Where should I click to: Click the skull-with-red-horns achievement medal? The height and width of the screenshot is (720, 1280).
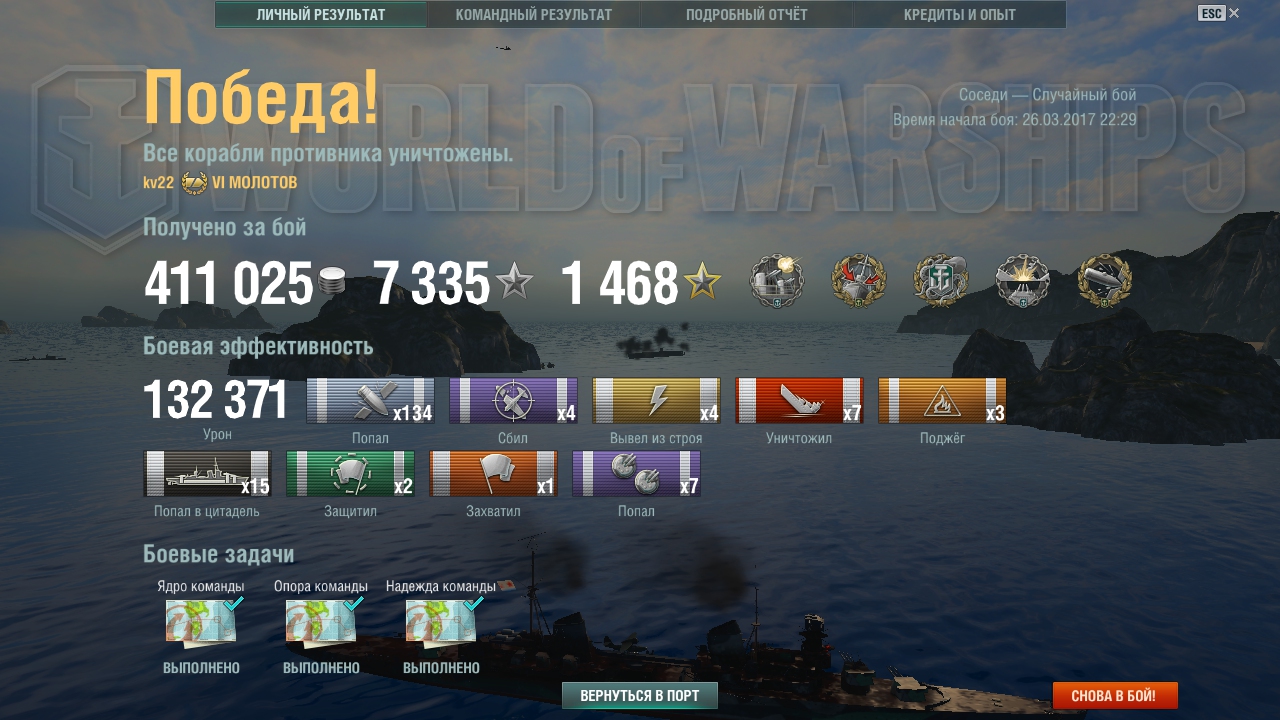click(x=859, y=281)
